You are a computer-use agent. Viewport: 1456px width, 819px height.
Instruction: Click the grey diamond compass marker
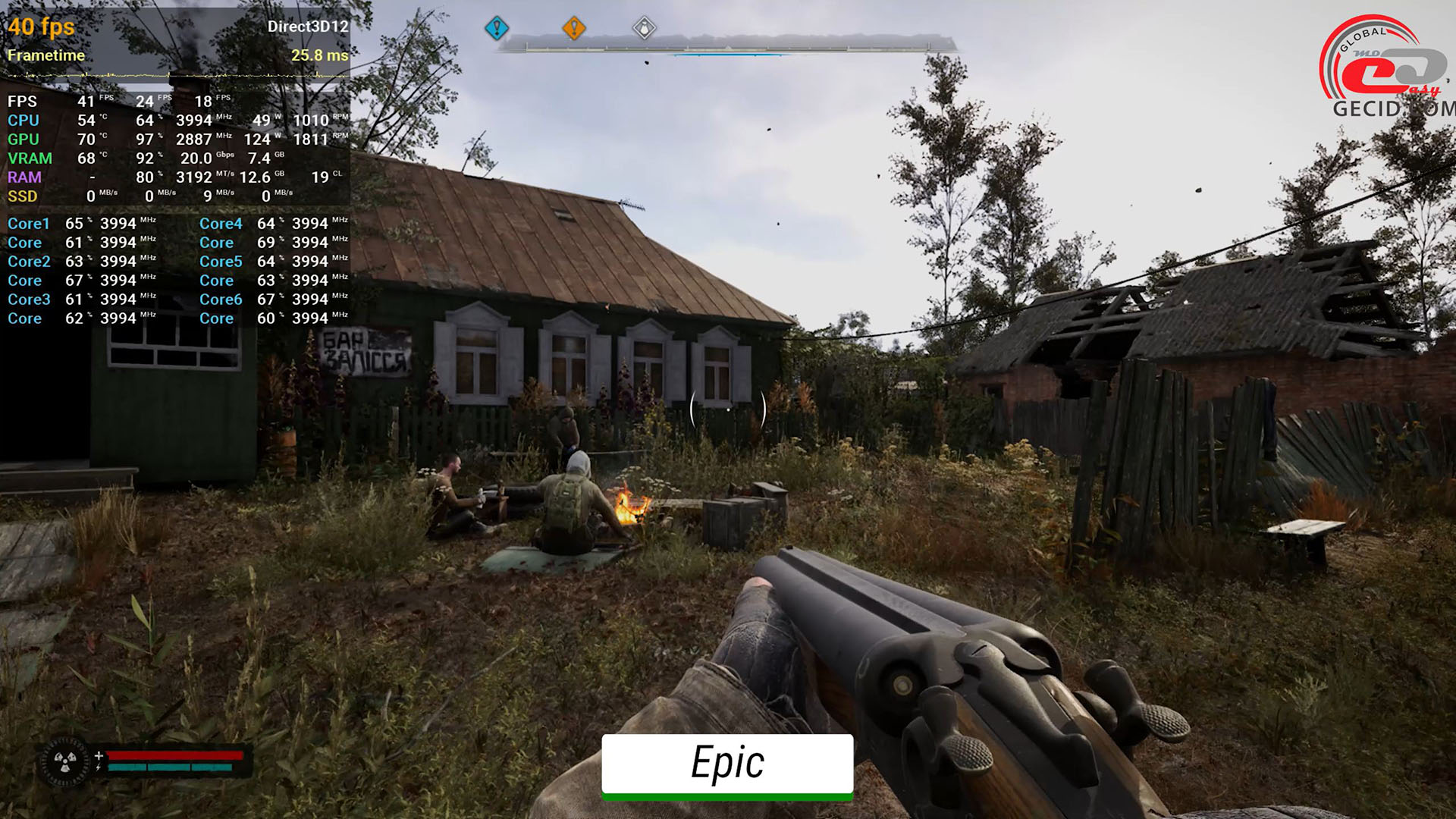point(644,29)
